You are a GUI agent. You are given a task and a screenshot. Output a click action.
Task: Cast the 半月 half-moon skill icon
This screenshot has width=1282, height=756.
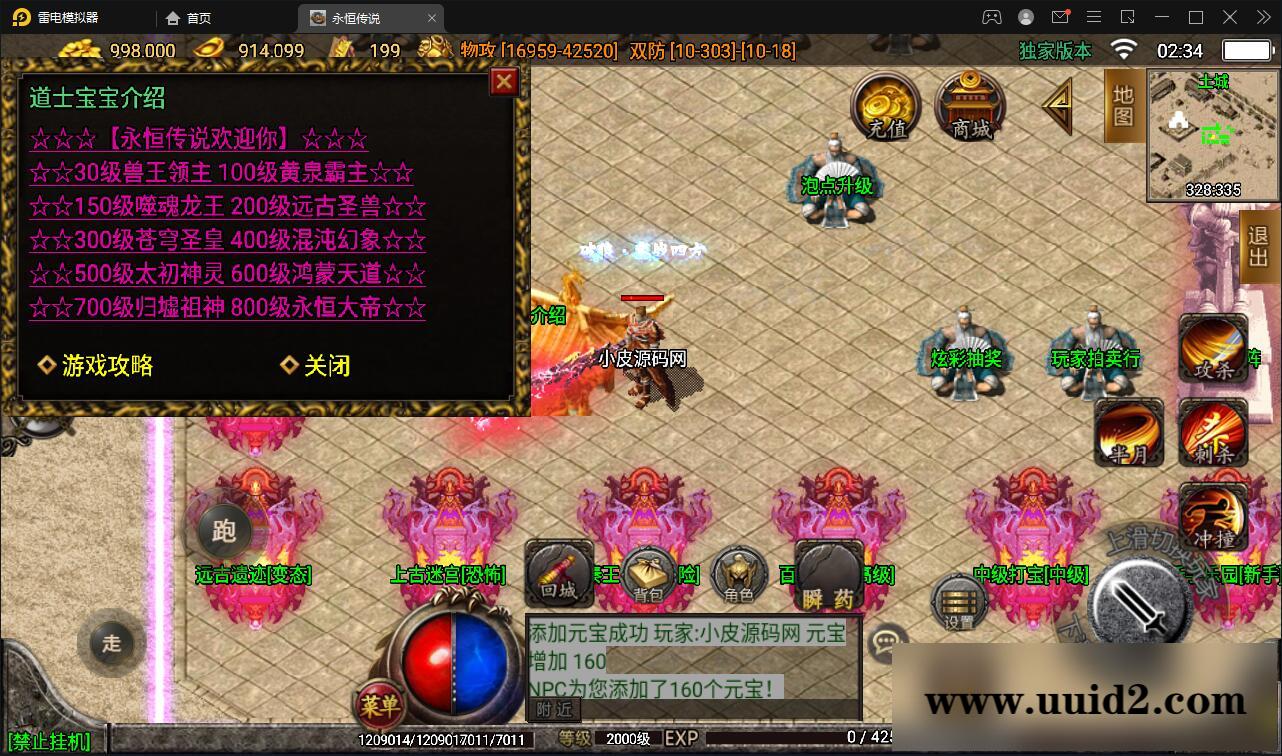pos(1128,432)
